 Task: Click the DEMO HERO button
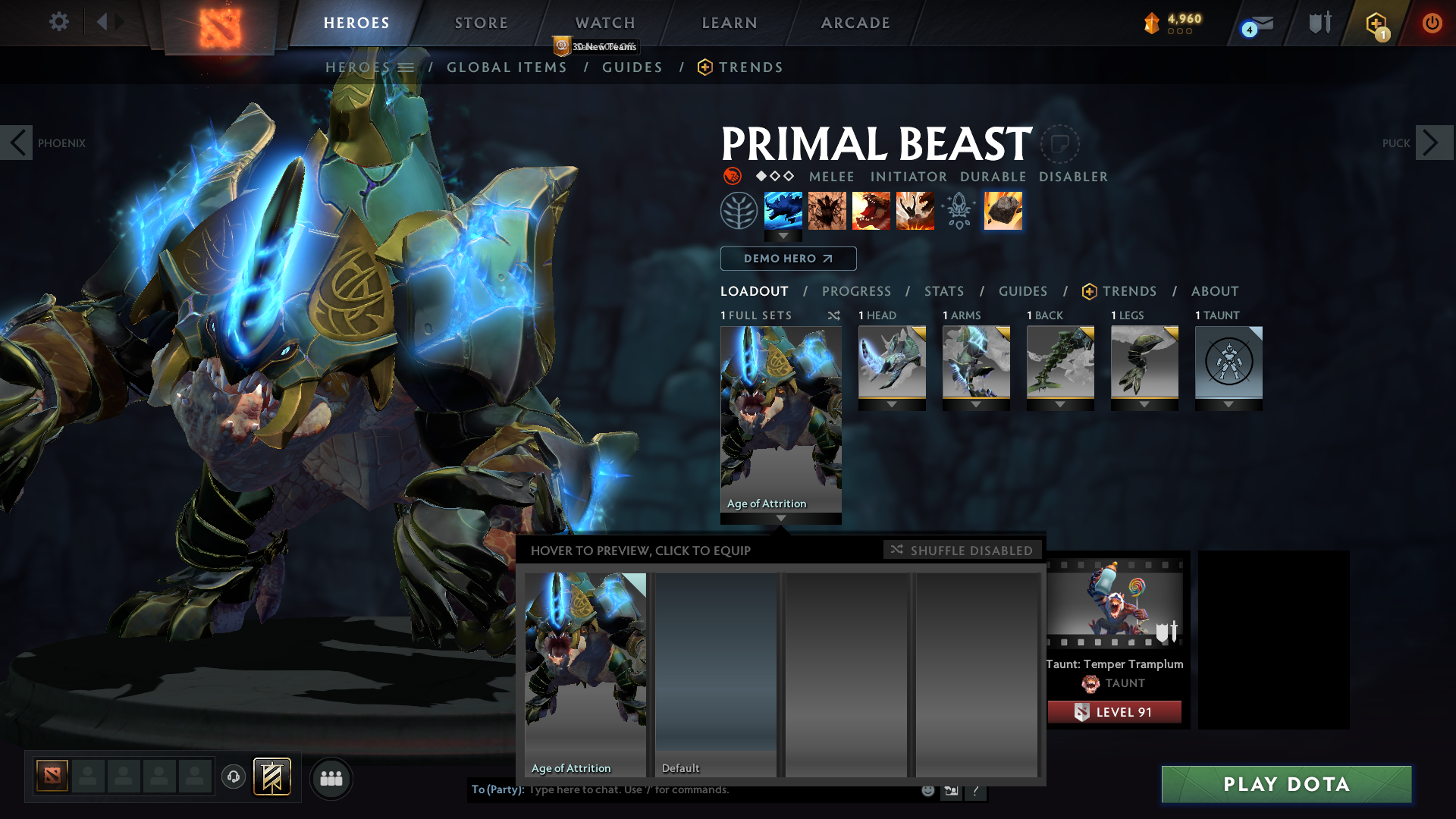tap(789, 259)
